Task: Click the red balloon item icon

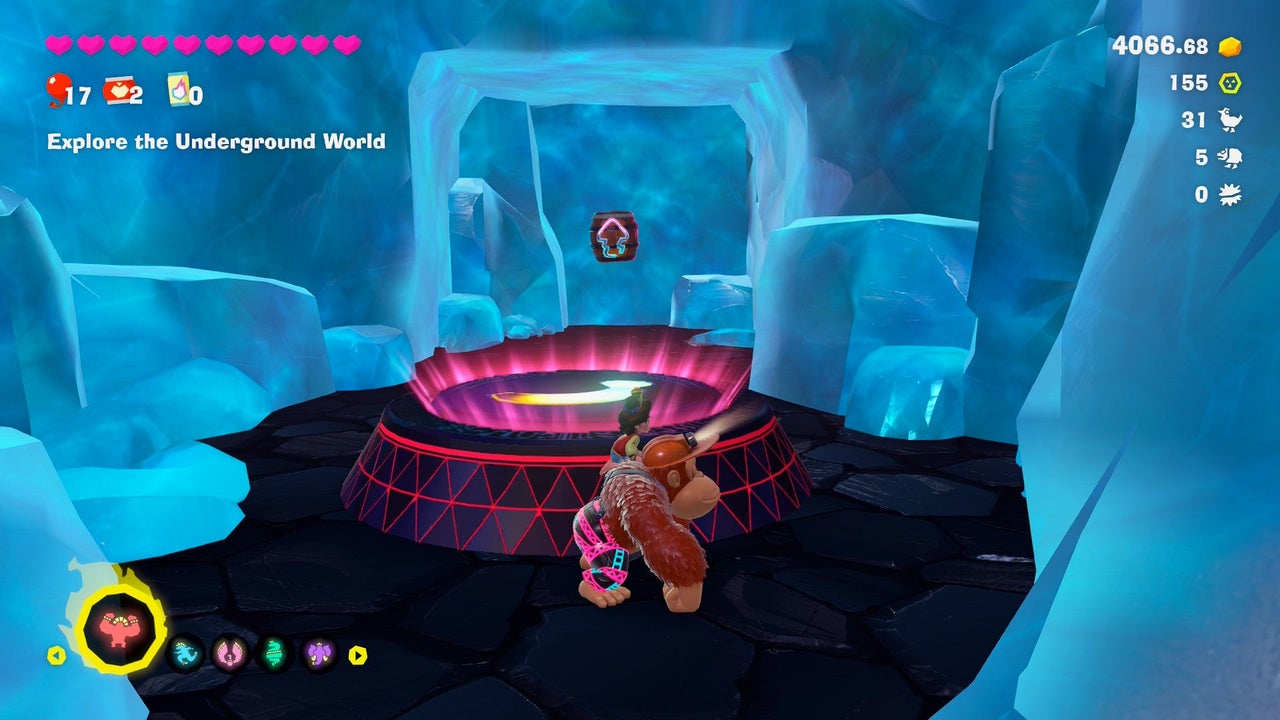Action: point(56,92)
